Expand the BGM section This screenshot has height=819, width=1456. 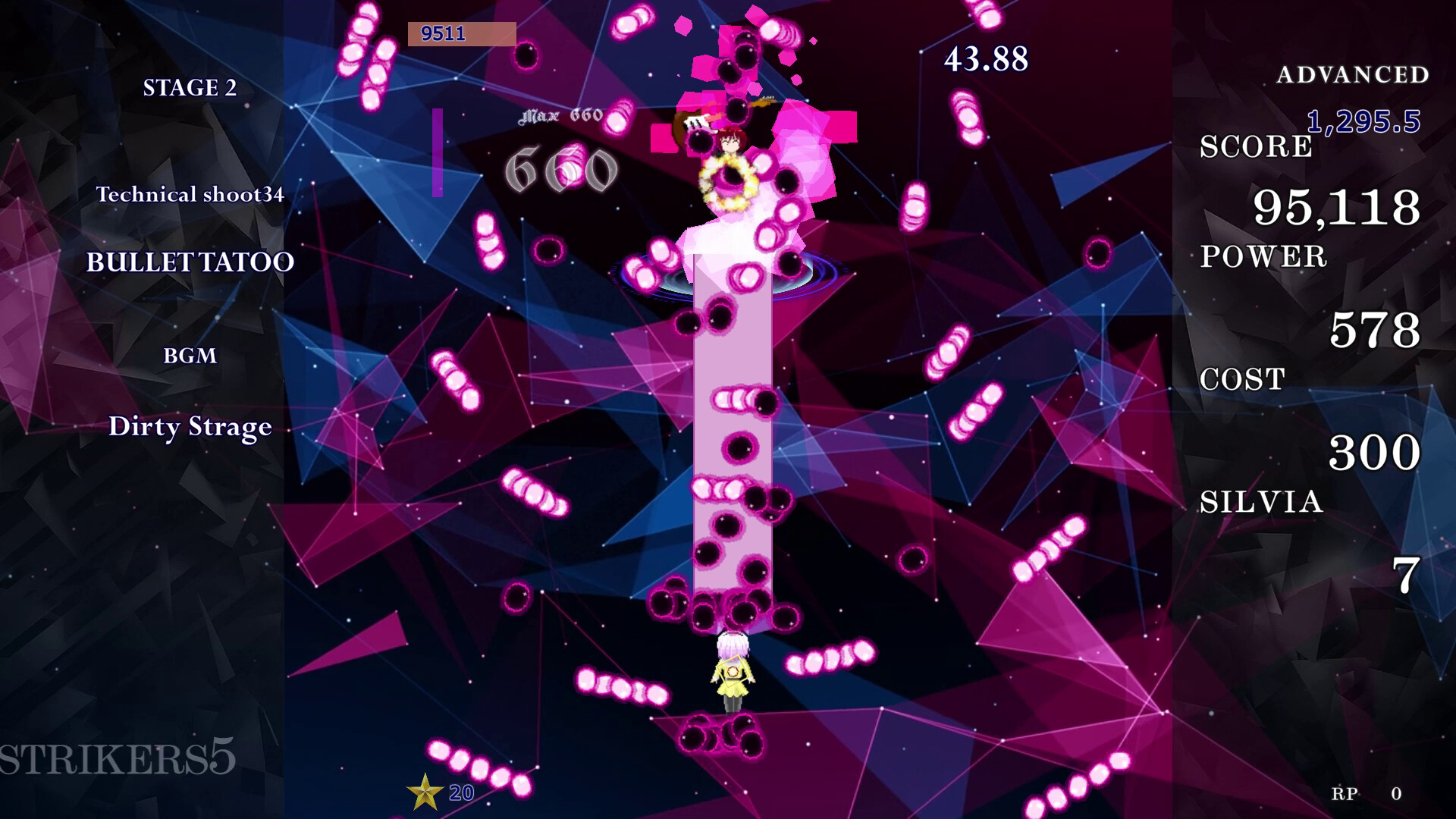click(192, 356)
